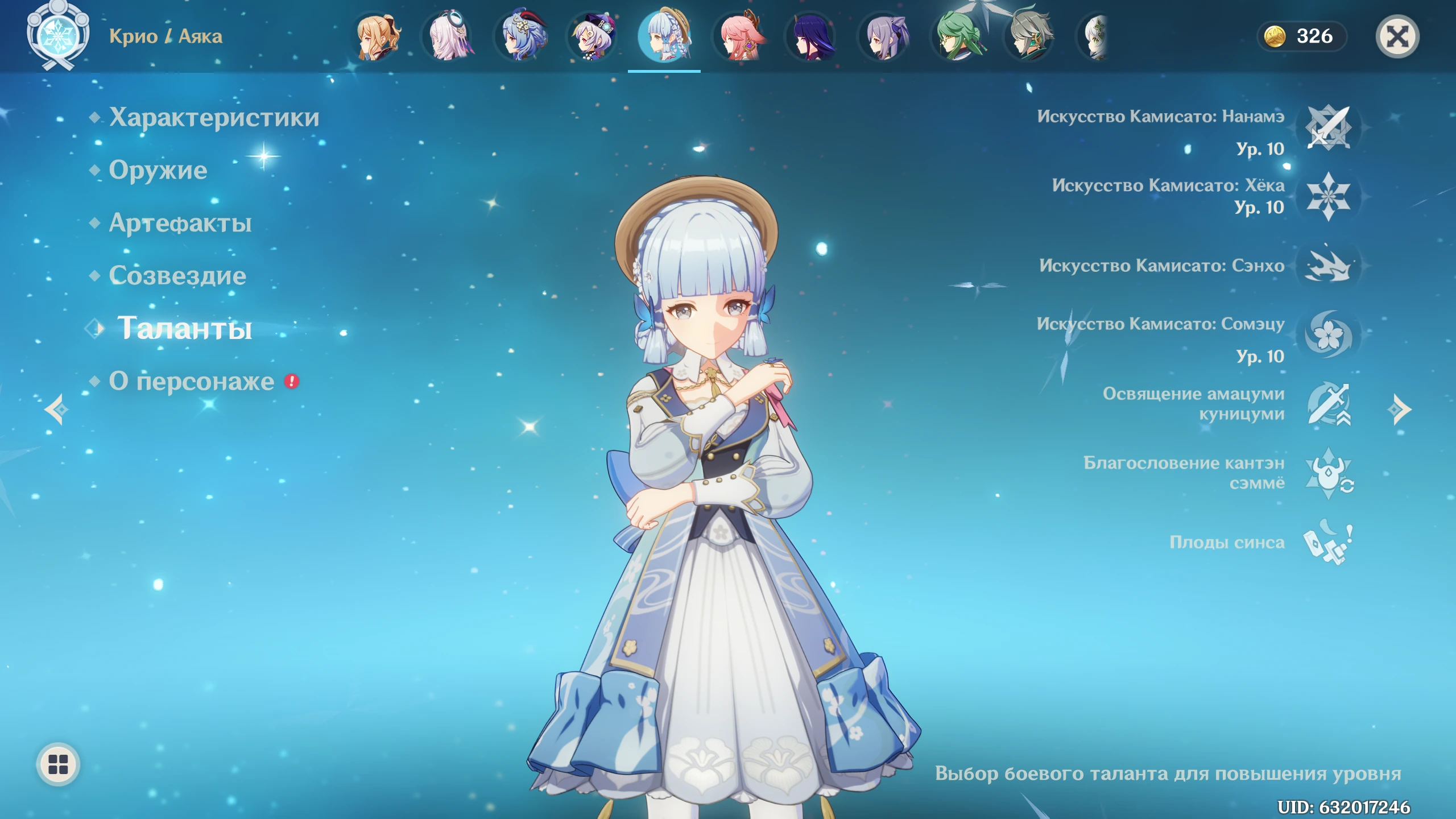This screenshot has width=1456, height=819.
Task: Open the О персонаже entry
Action: click(192, 381)
